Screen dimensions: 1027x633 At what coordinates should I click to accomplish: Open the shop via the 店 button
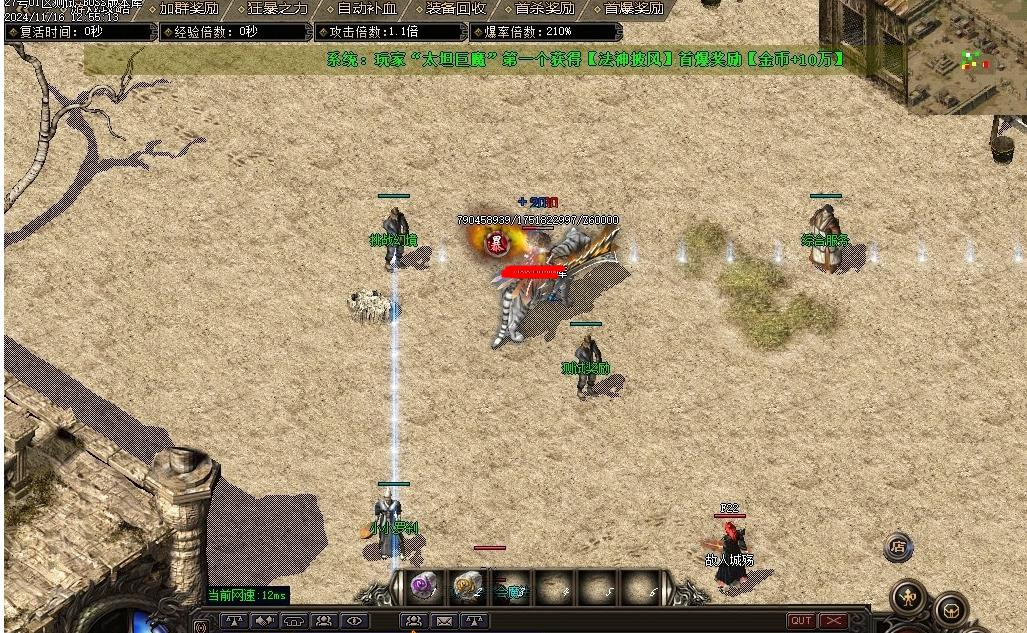point(898,547)
